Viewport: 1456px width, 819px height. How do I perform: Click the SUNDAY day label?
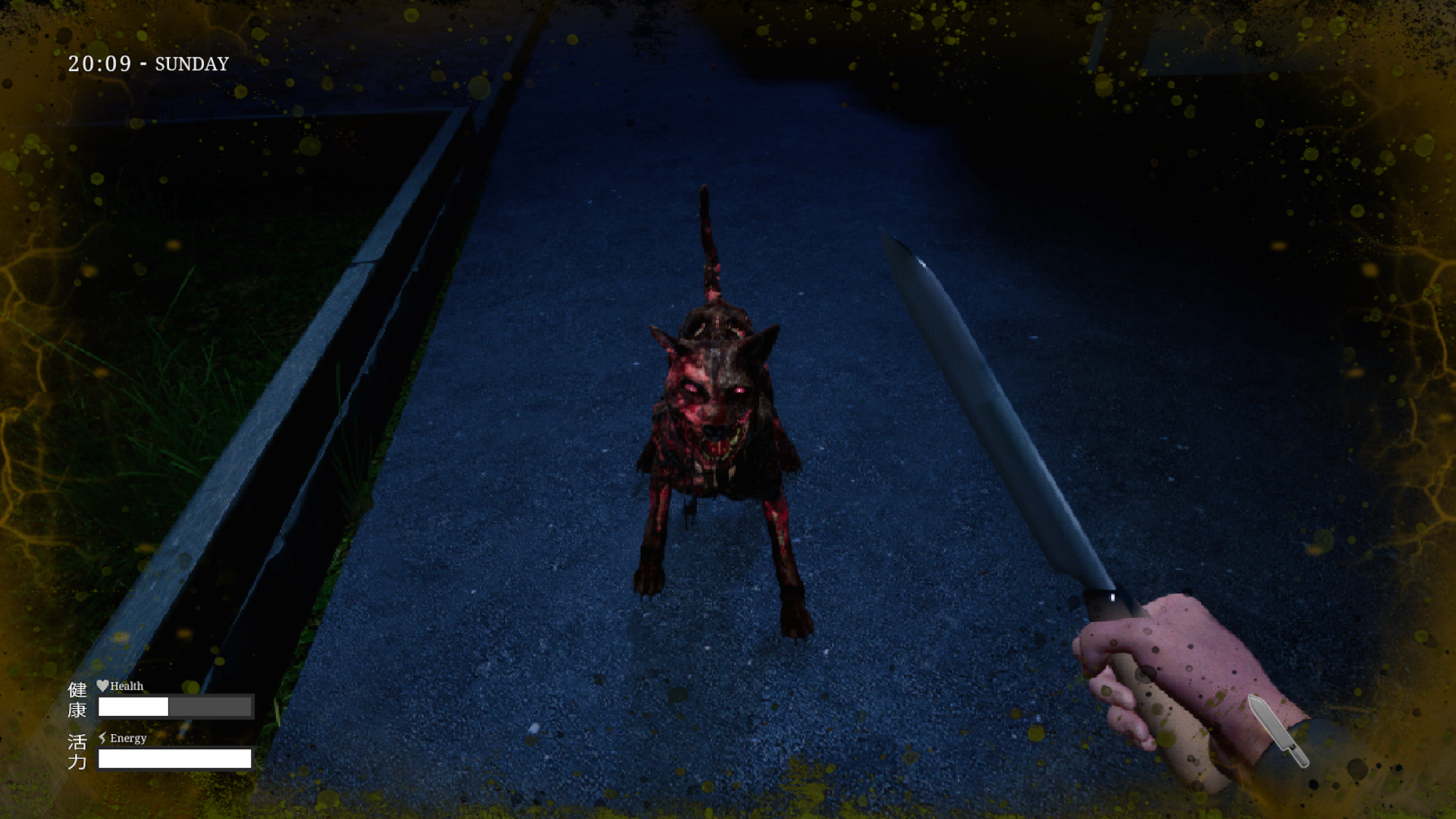click(x=190, y=64)
